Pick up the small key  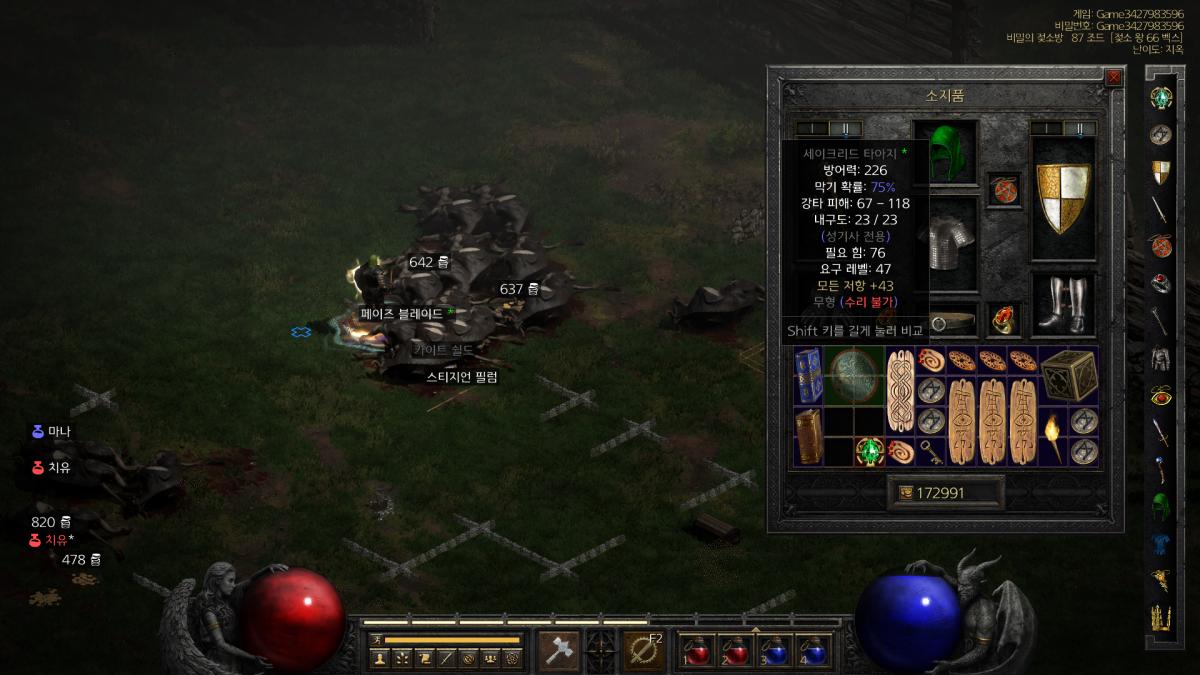pyautogui.click(x=930, y=450)
